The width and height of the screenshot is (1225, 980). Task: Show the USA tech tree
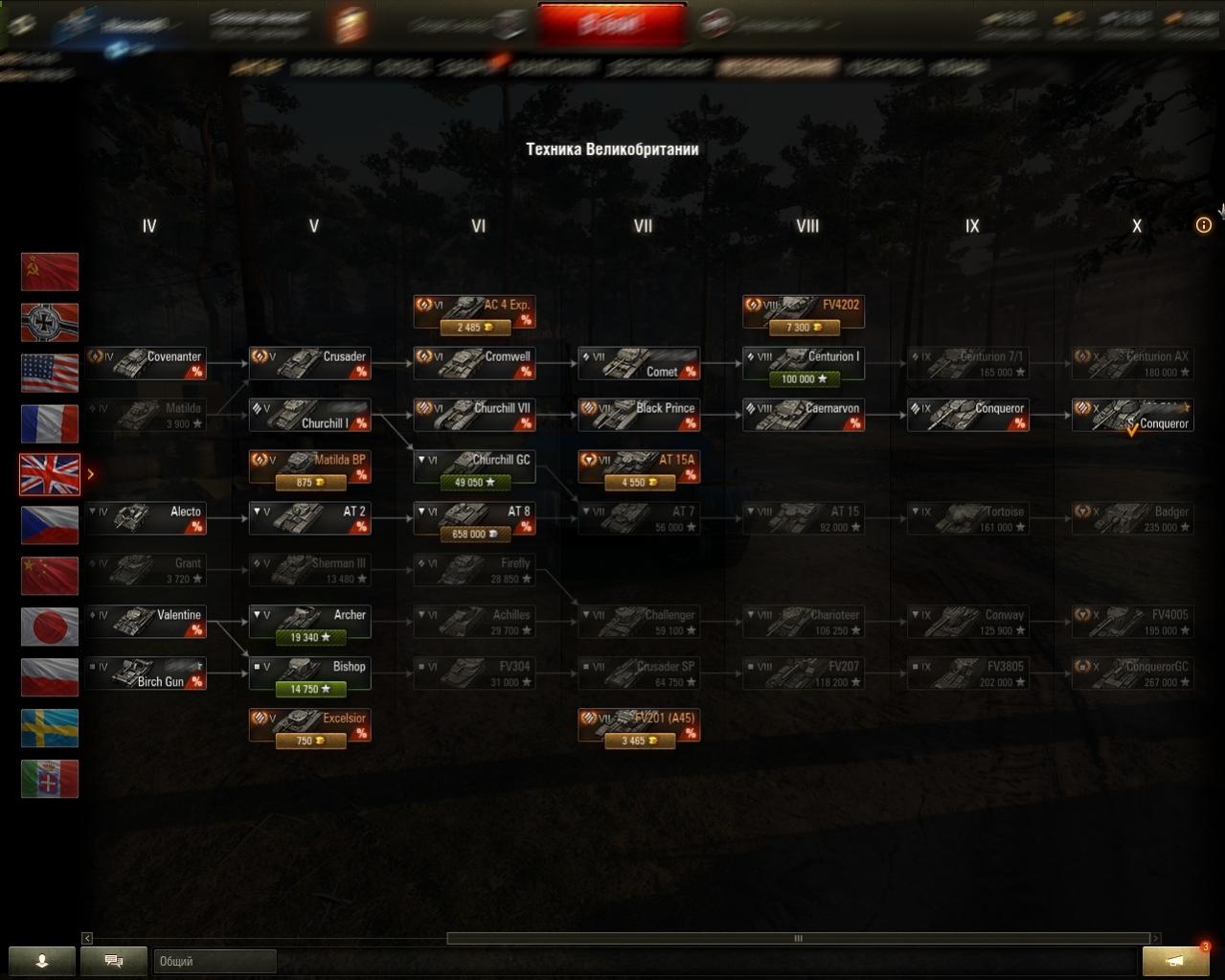(x=50, y=374)
